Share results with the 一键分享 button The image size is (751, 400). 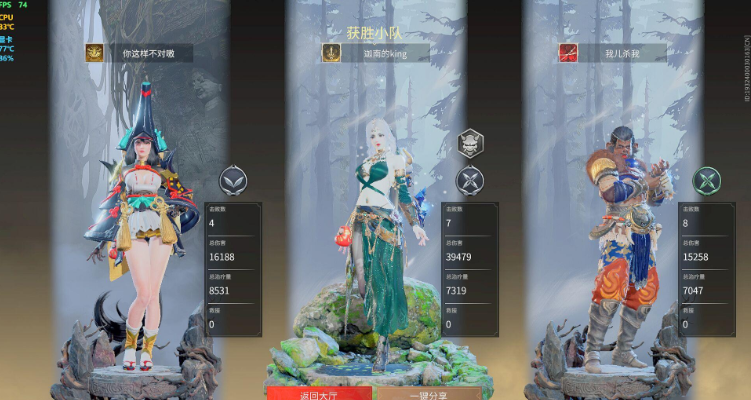[x=430, y=393]
